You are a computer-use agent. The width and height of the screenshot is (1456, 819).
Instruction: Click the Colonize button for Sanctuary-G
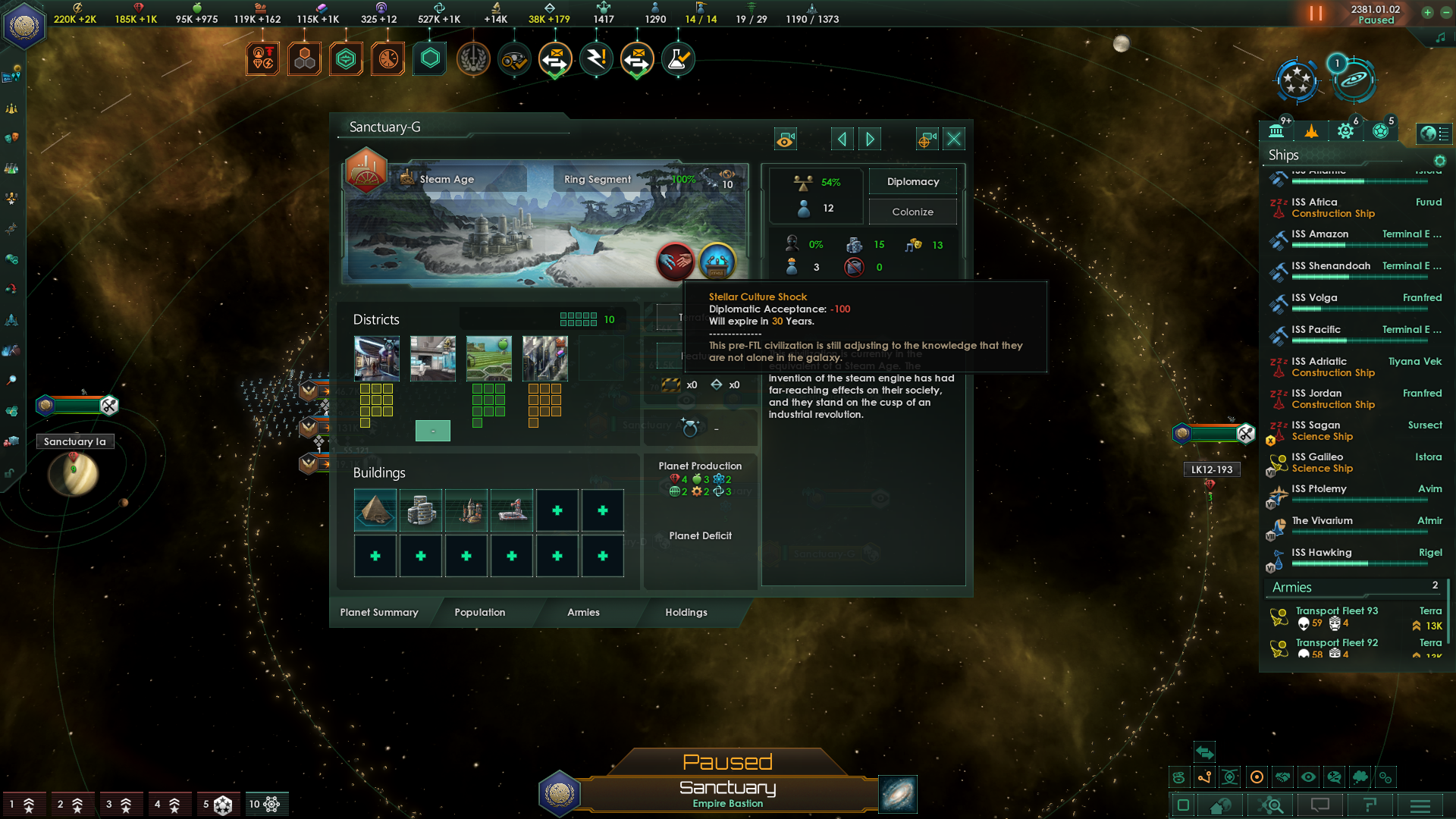tap(912, 212)
